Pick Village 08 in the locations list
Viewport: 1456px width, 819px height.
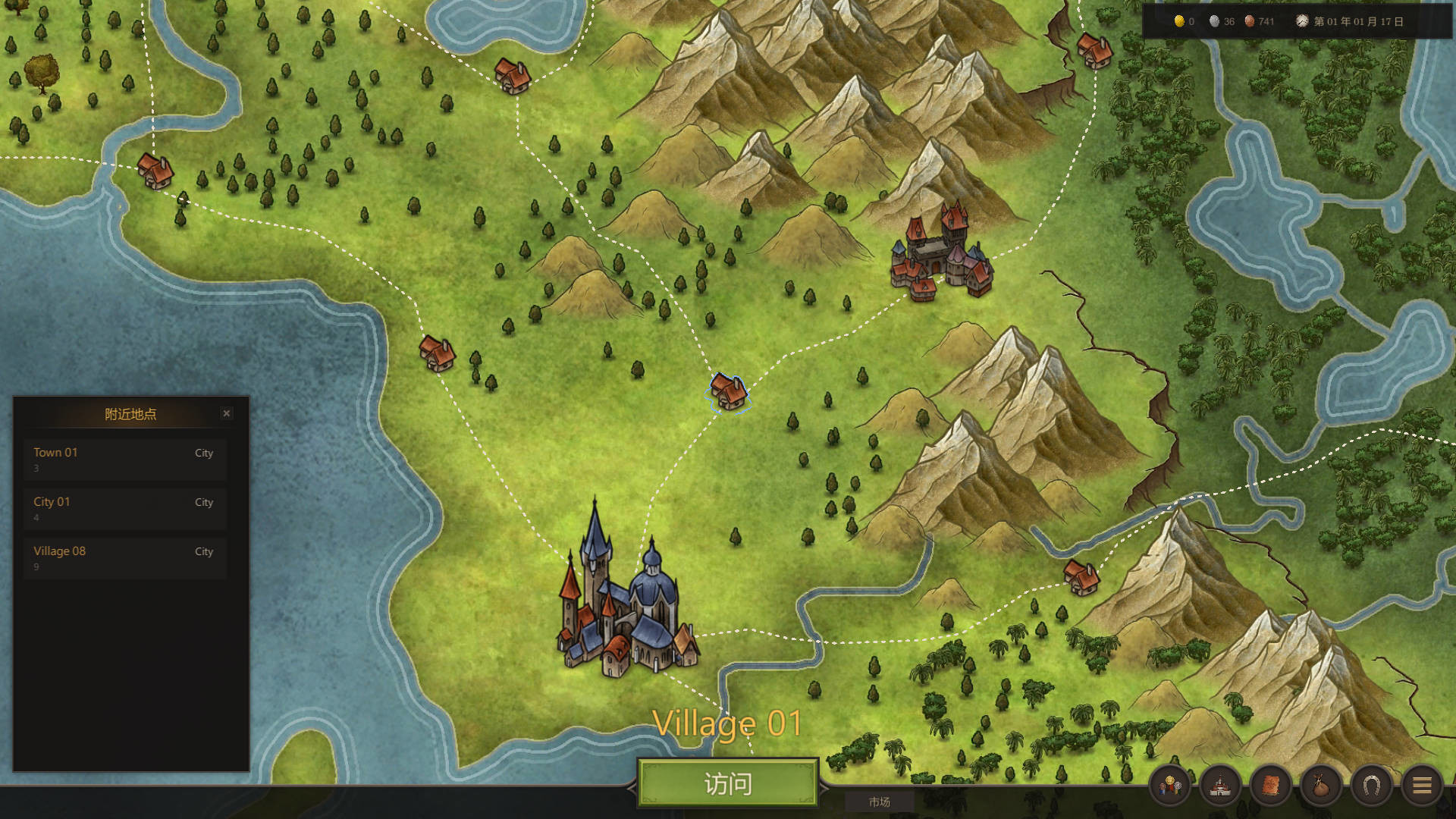click(125, 557)
